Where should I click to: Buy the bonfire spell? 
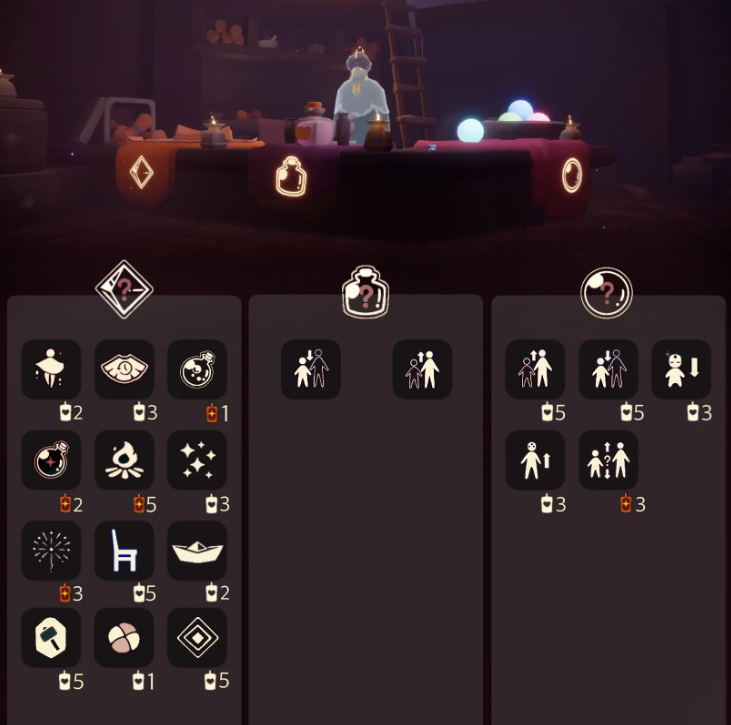click(x=124, y=460)
